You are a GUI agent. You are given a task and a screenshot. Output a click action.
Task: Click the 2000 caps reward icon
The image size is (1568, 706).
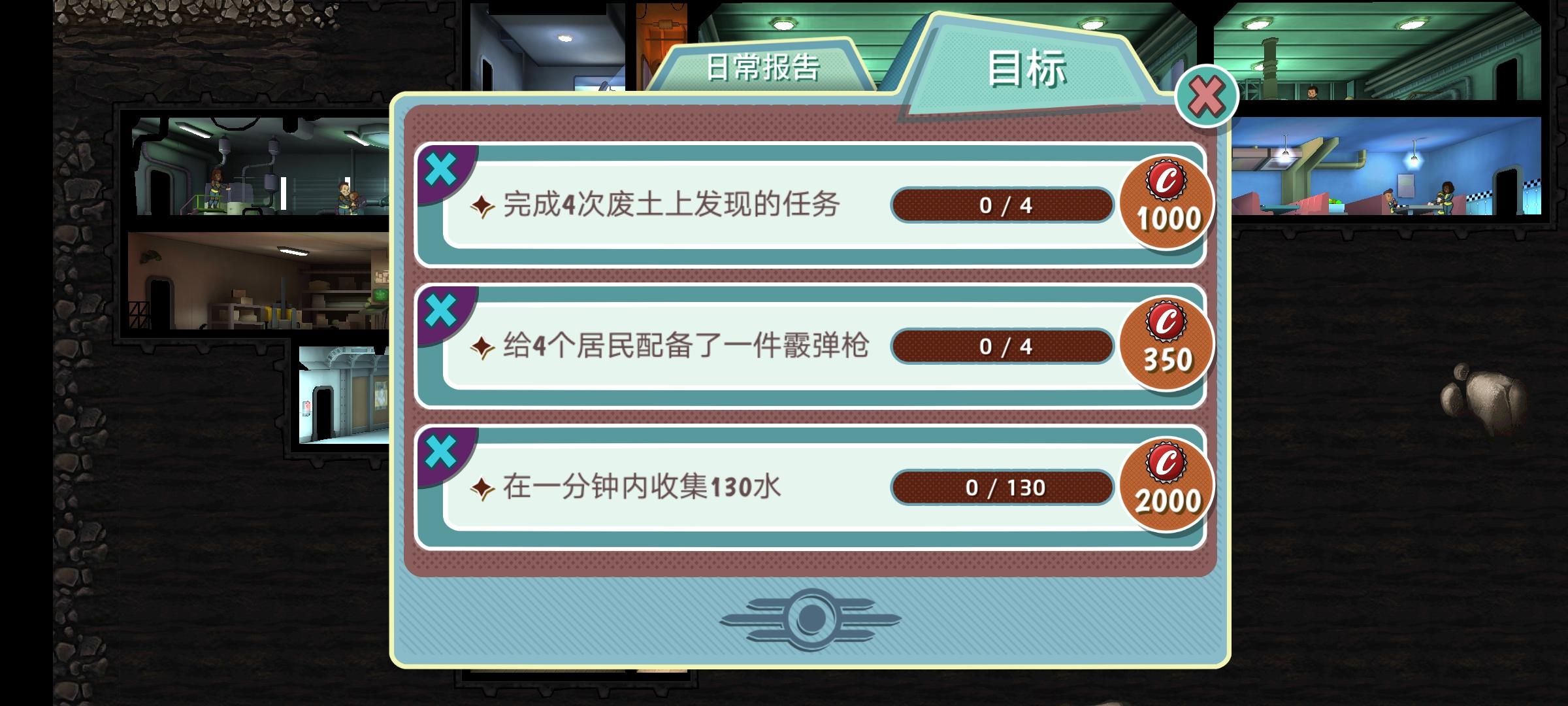[1168, 486]
